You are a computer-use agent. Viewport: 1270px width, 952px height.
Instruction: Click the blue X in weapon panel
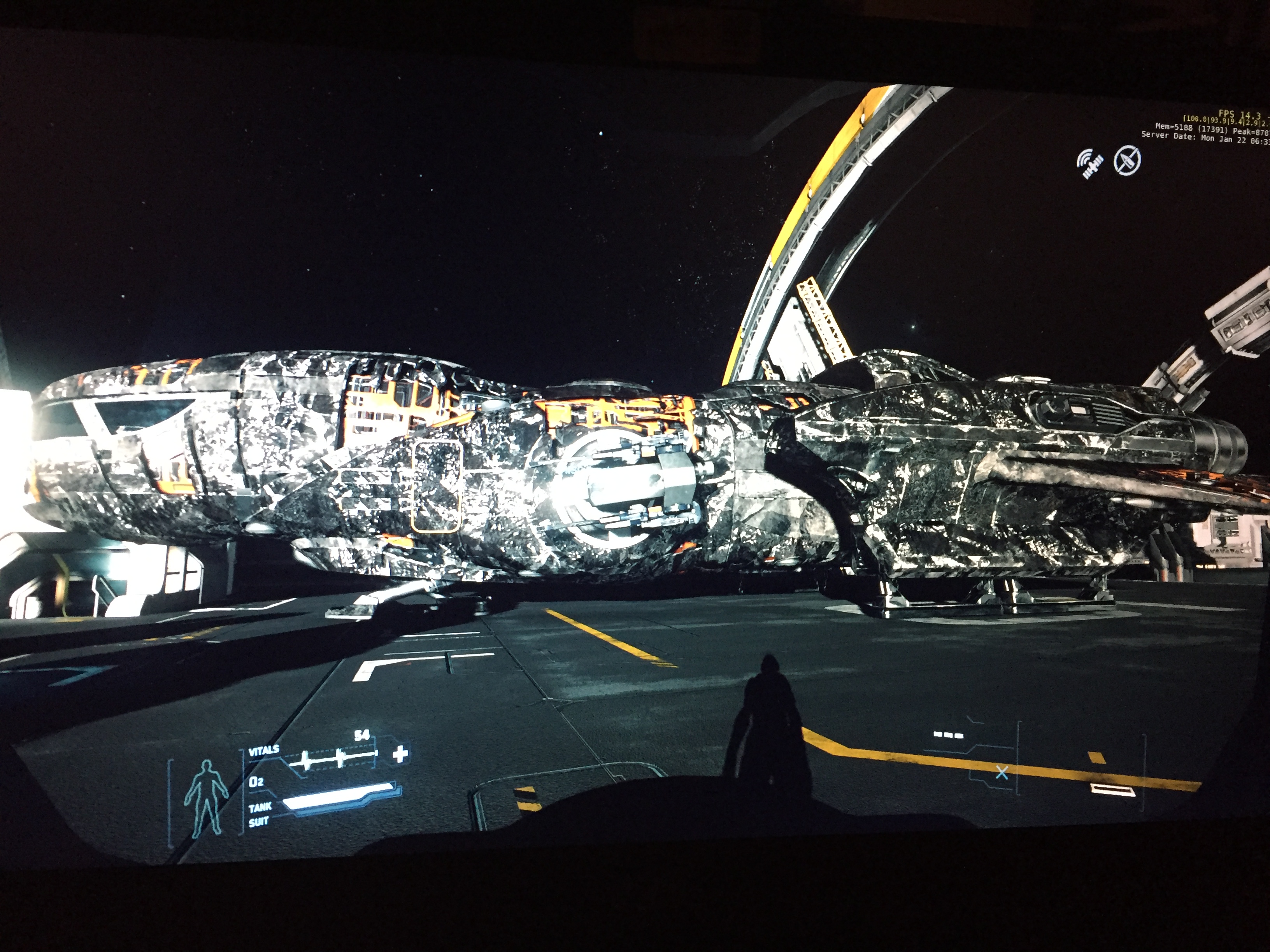tap(1002, 773)
